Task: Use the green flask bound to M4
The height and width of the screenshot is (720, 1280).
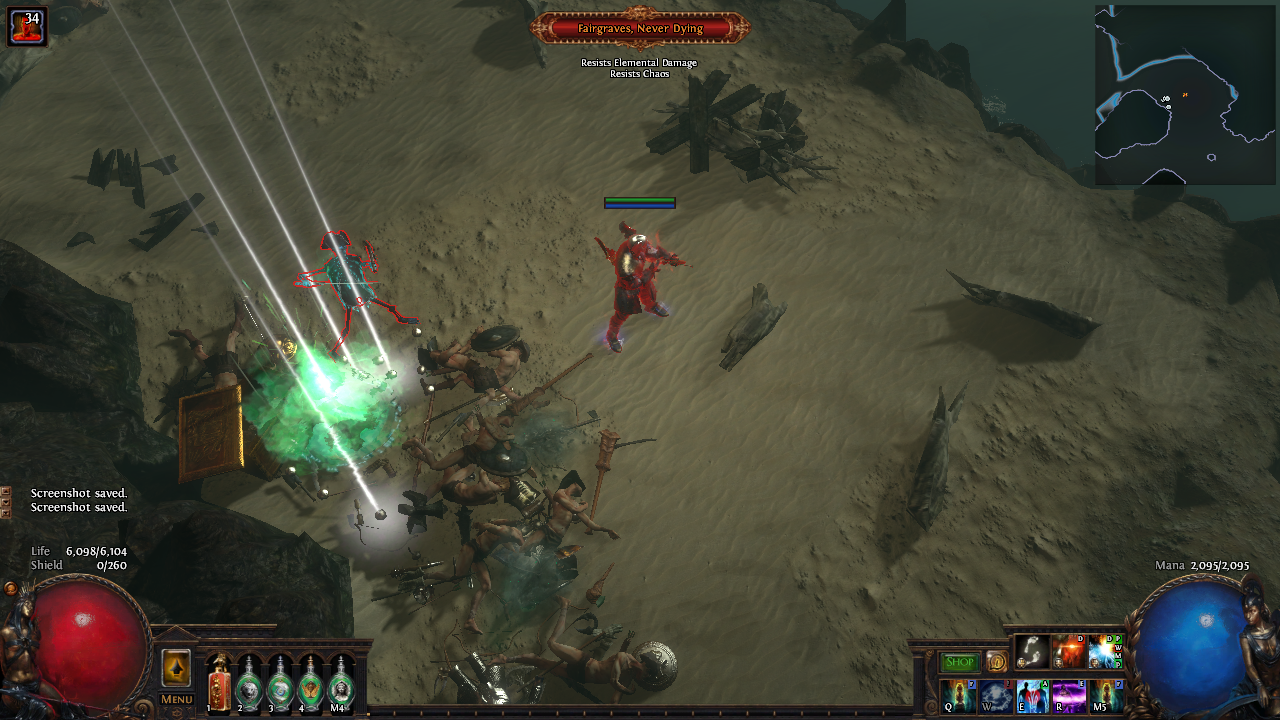Action: [x=341, y=684]
